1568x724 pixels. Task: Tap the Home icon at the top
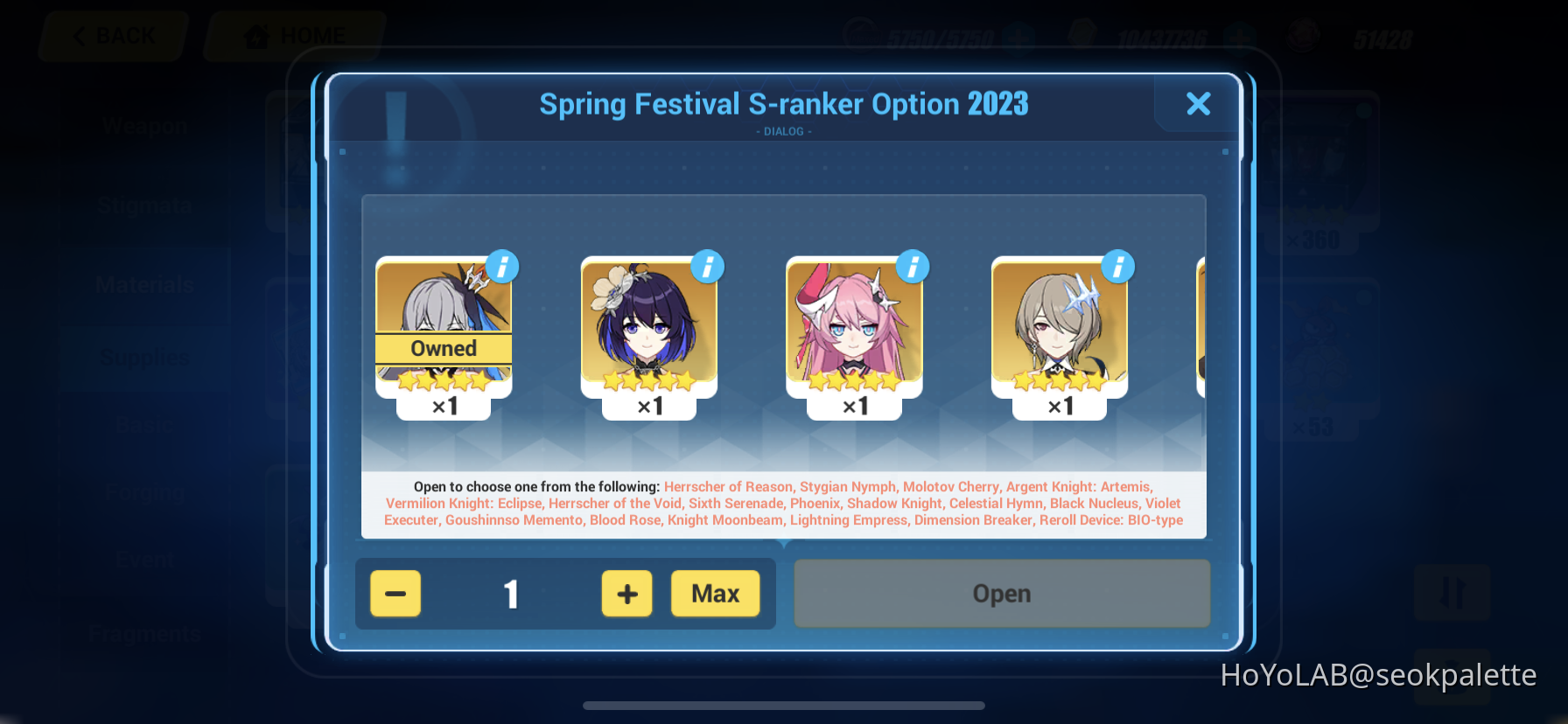click(255, 35)
